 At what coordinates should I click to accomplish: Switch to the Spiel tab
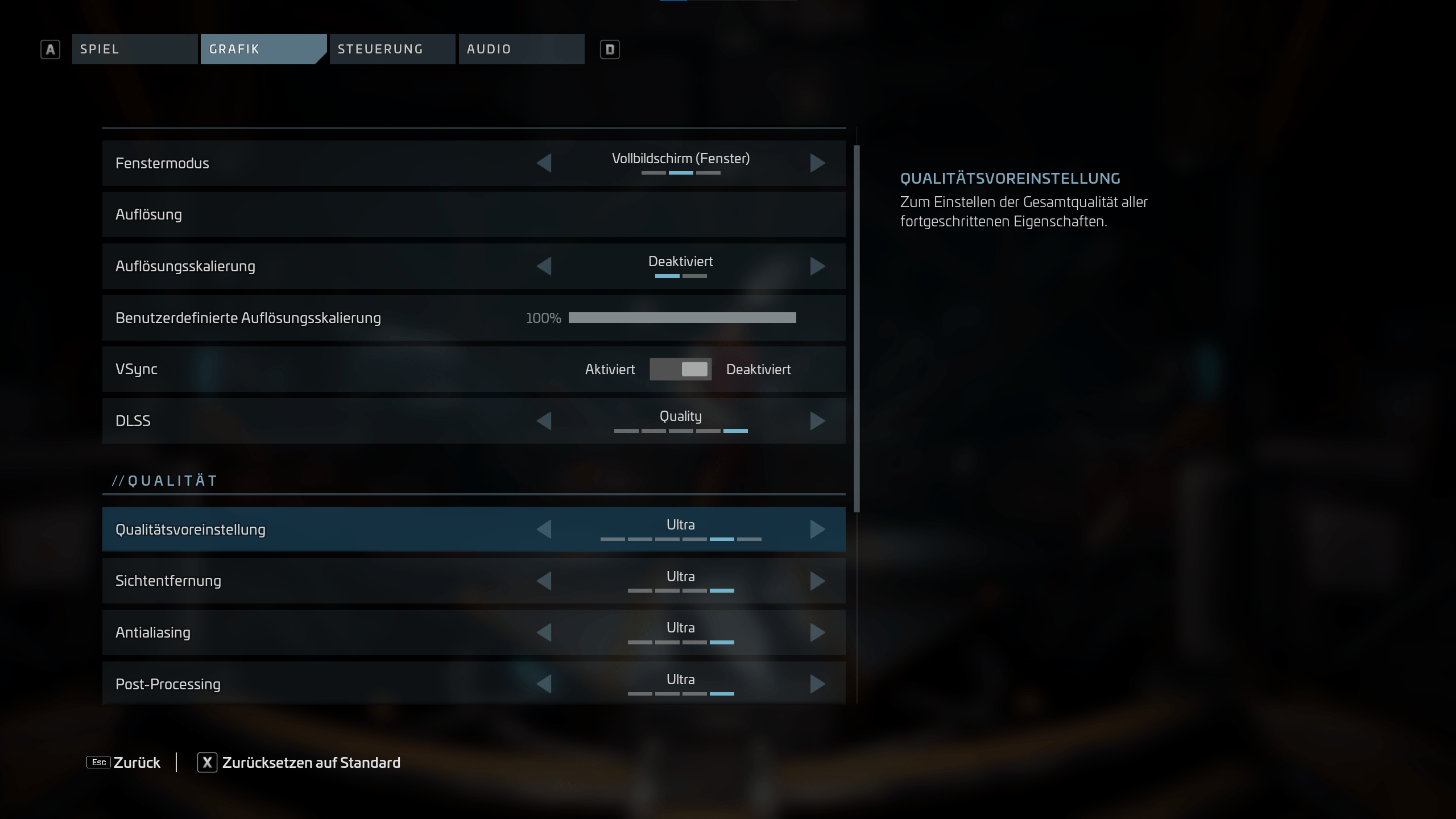tap(134, 49)
